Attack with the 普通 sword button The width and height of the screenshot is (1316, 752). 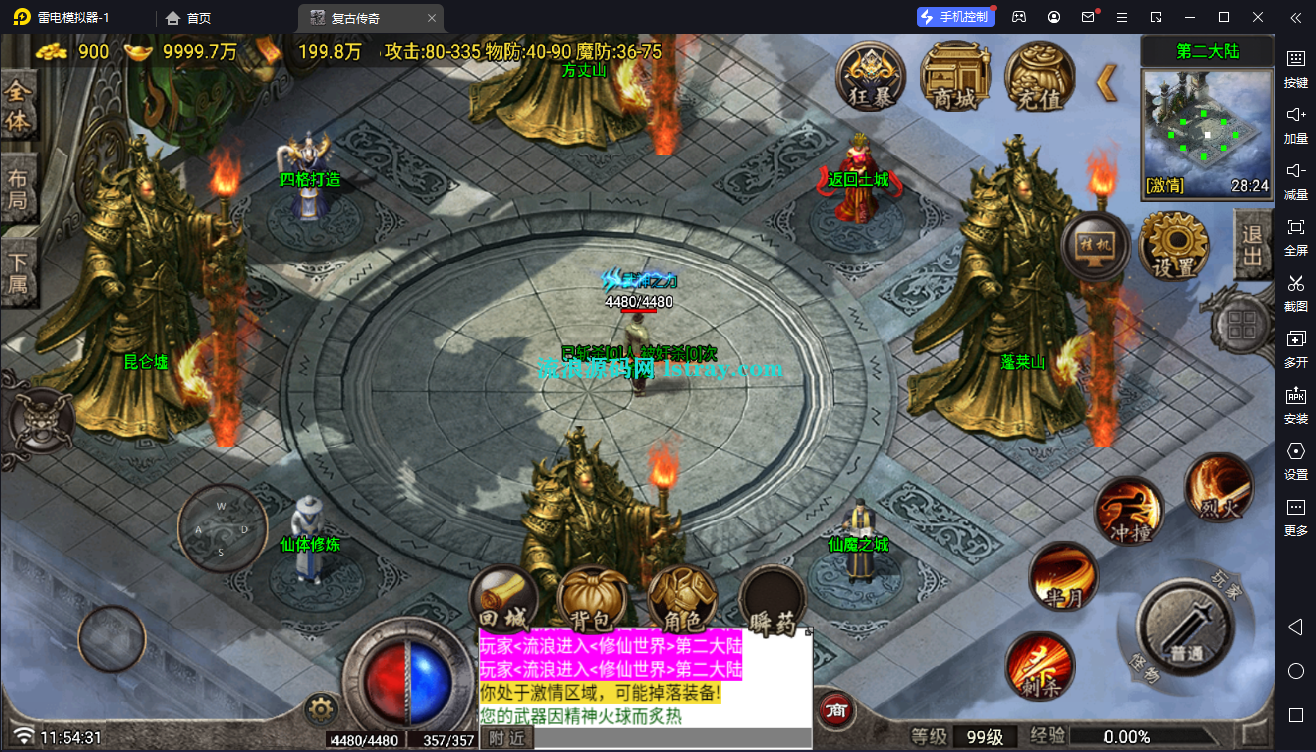1186,627
